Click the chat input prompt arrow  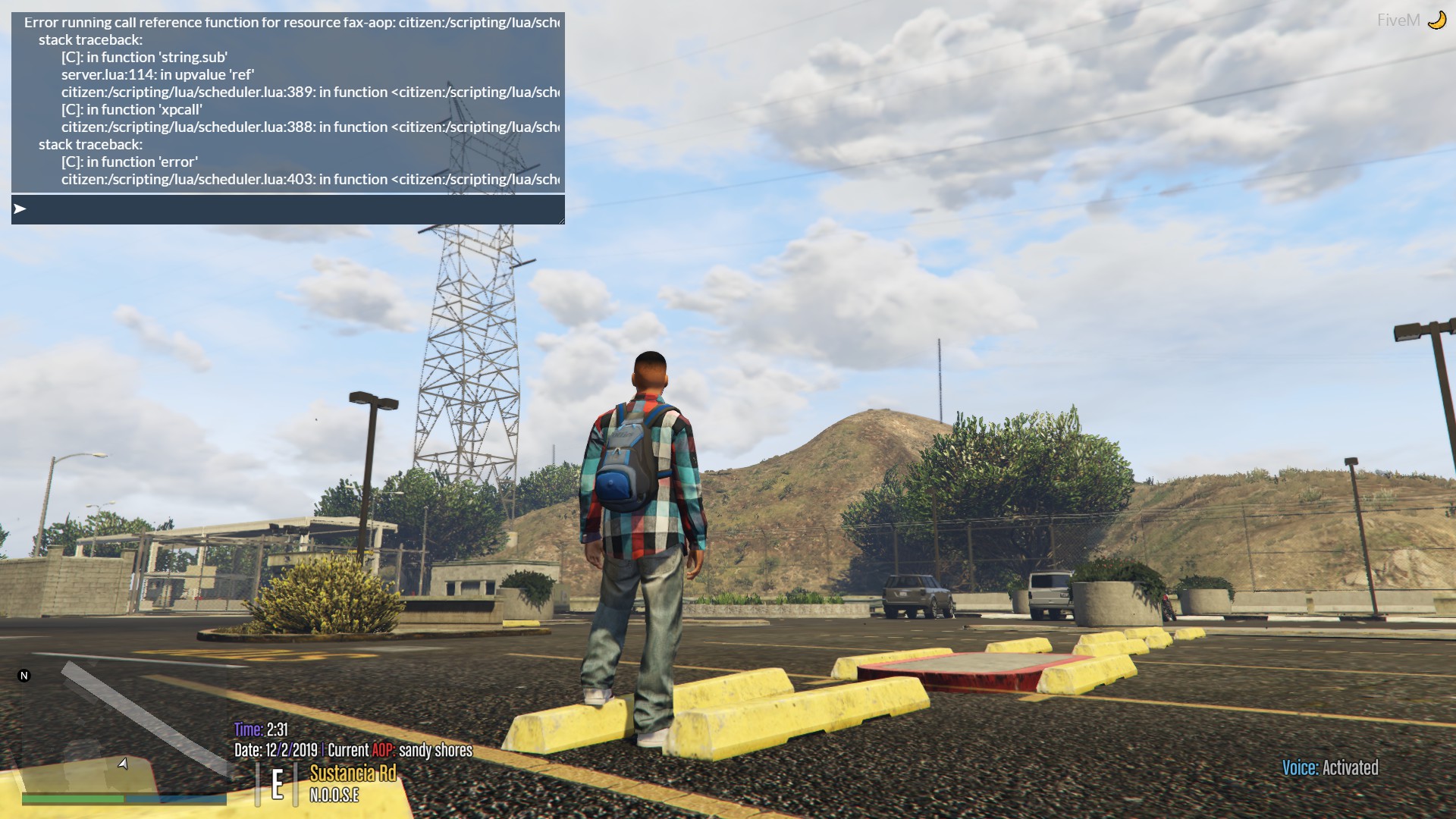tap(18, 209)
